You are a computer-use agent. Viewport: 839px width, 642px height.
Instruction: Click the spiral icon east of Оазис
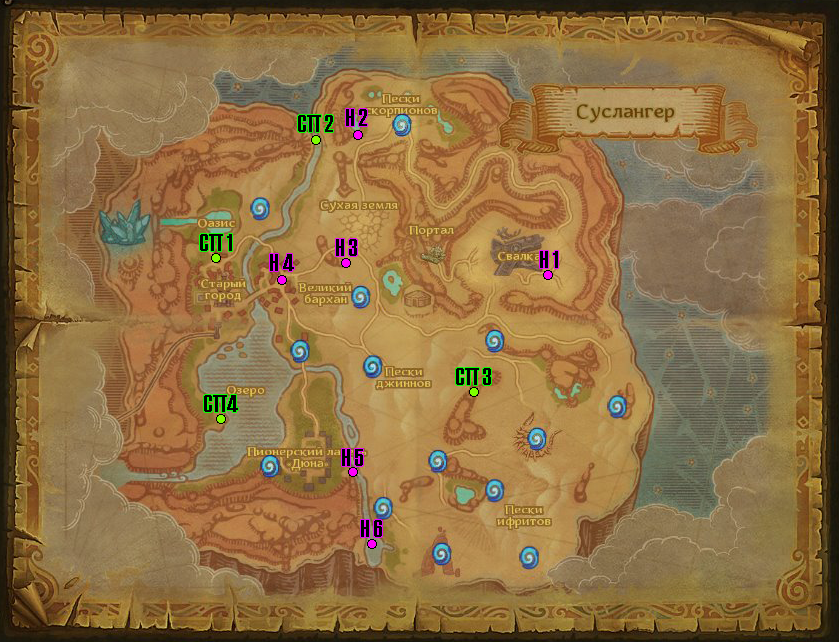(261, 207)
